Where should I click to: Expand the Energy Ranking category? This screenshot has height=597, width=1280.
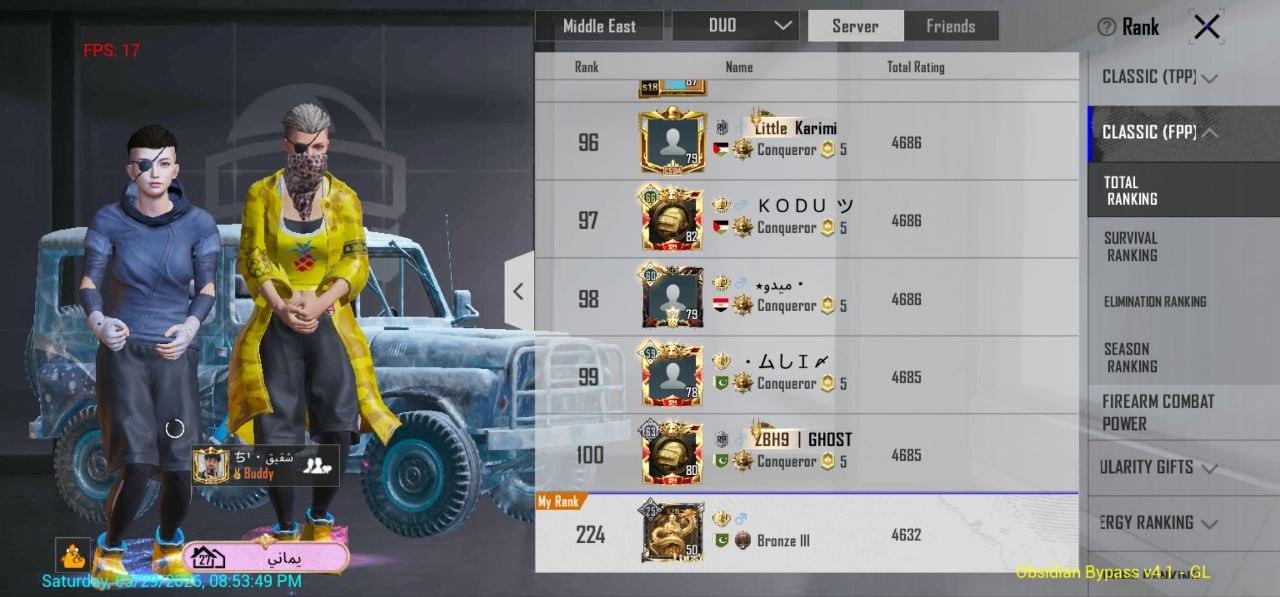coord(1158,522)
